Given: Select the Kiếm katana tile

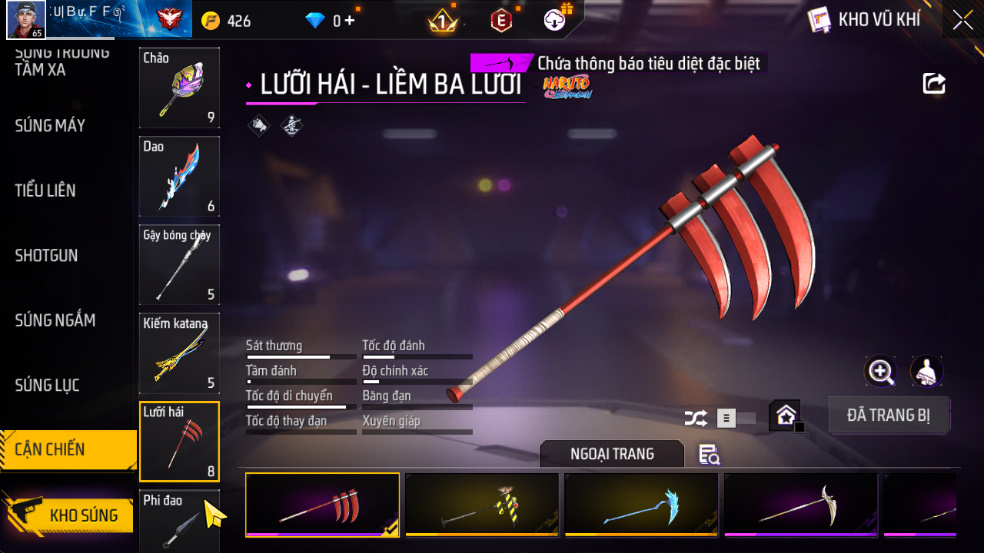Looking at the screenshot, I should tap(179, 353).
